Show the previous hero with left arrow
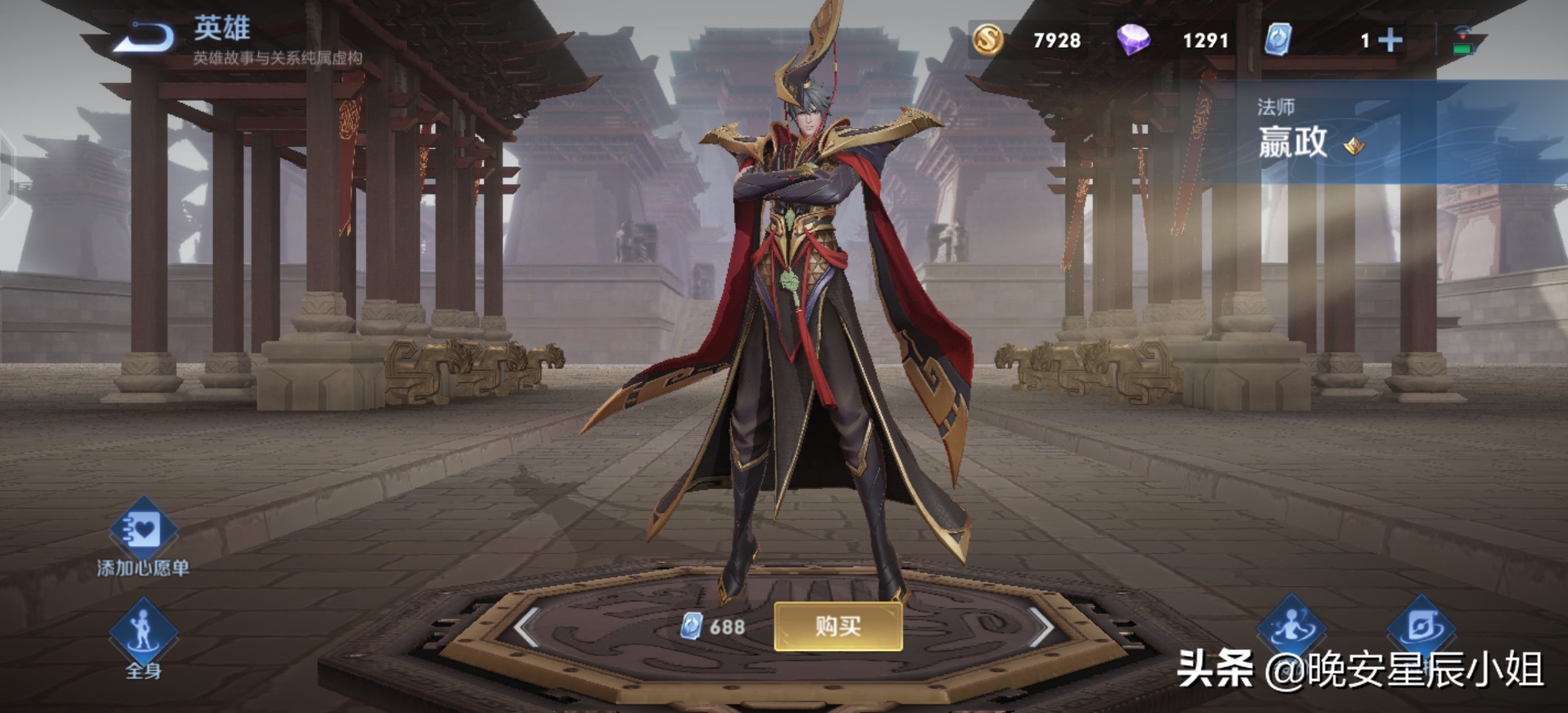Screen dimensions: 1568x713 [527, 626]
